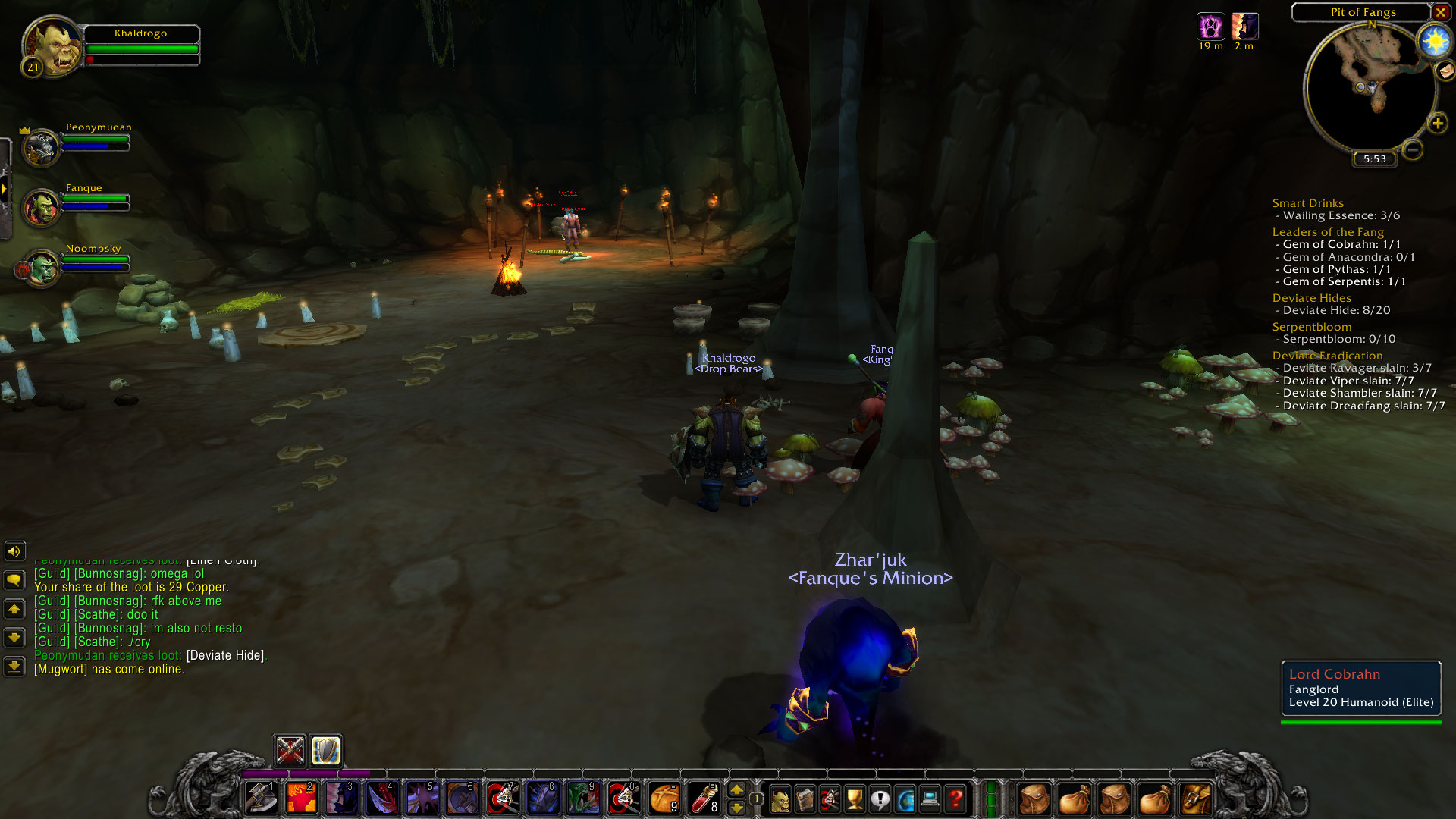The width and height of the screenshot is (1456, 819).
Task: Toggle chat sound with the speaker icon
Action: point(14,551)
